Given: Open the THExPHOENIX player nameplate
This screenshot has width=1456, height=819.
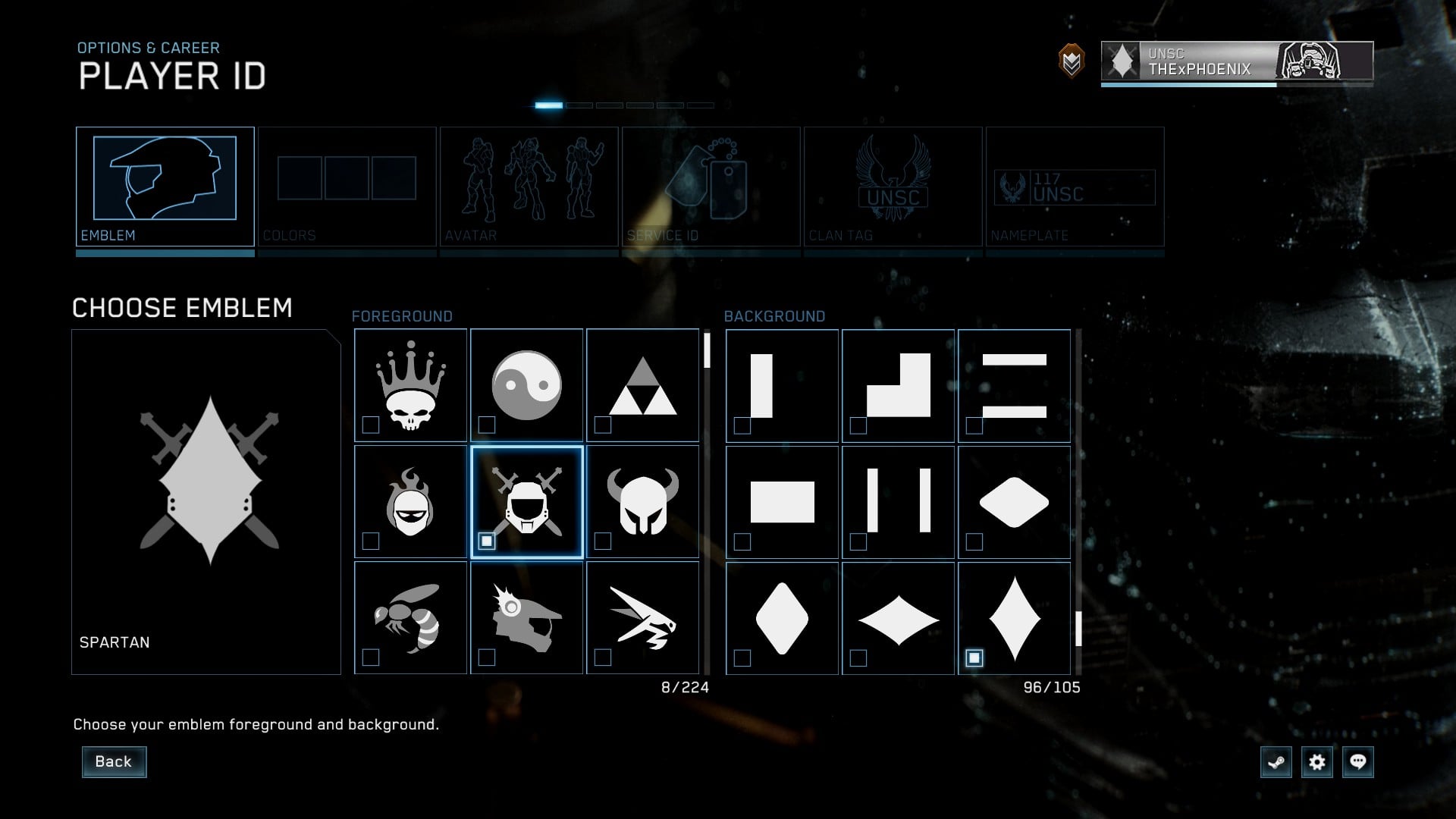Looking at the screenshot, I should (x=1237, y=61).
